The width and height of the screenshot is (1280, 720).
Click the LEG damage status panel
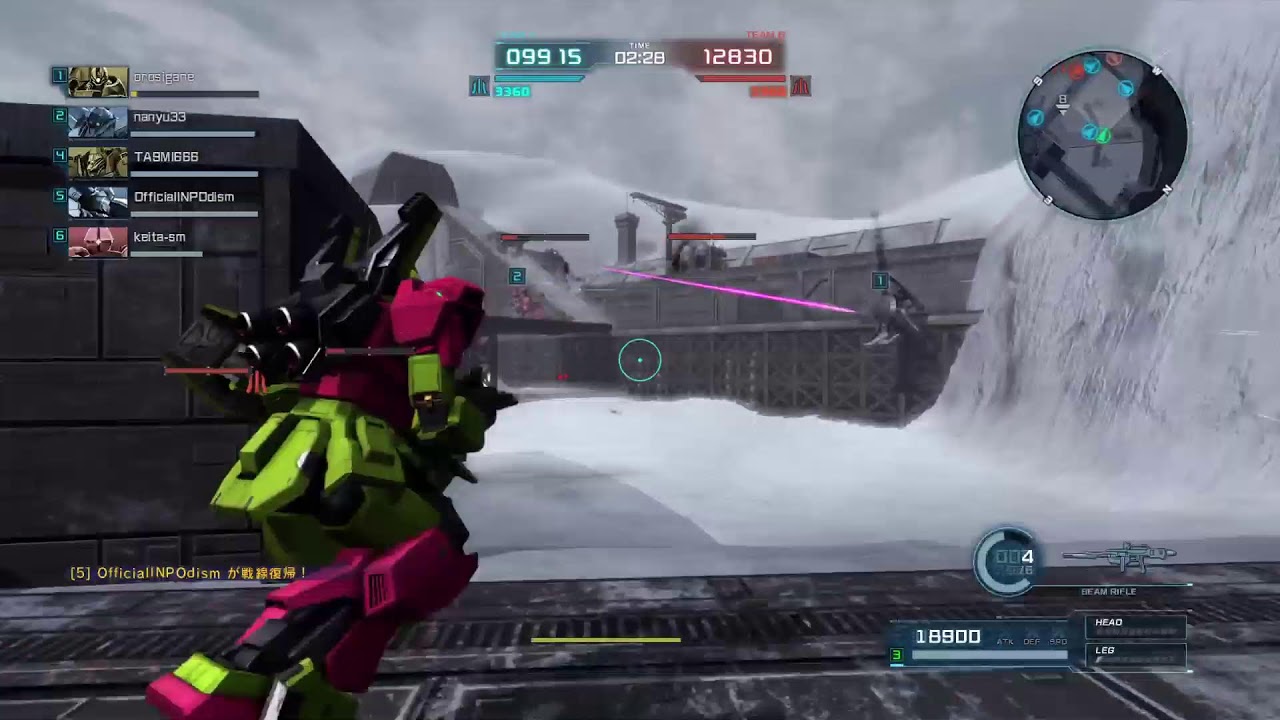(1136, 656)
